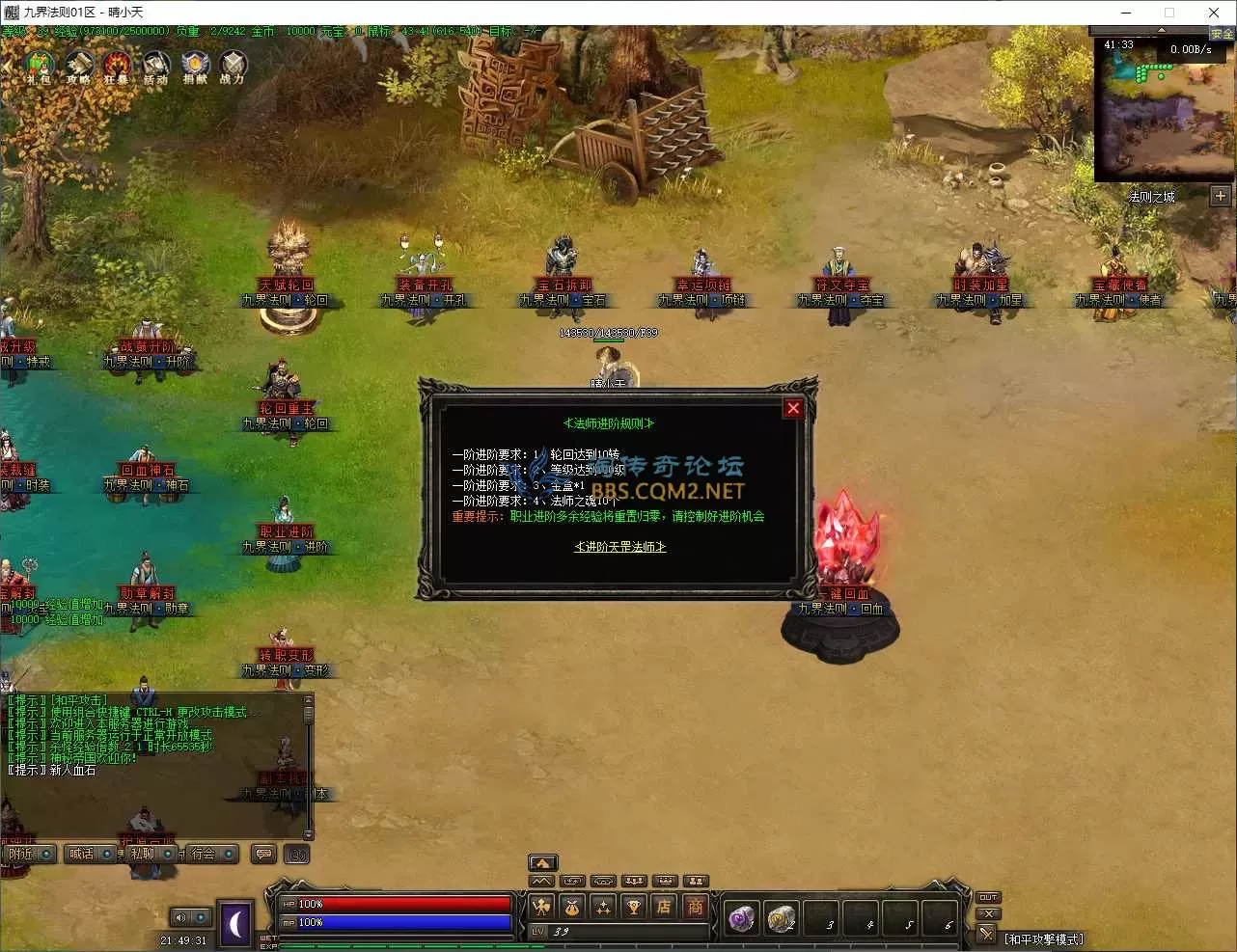Close the game window
This screenshot has height=952, width=1237.
coord(1214,13)
